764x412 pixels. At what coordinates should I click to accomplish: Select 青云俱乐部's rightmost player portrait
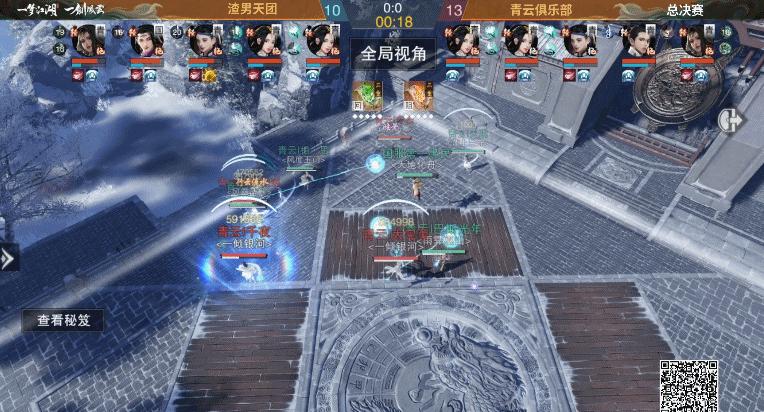click(x=694, y=42)
